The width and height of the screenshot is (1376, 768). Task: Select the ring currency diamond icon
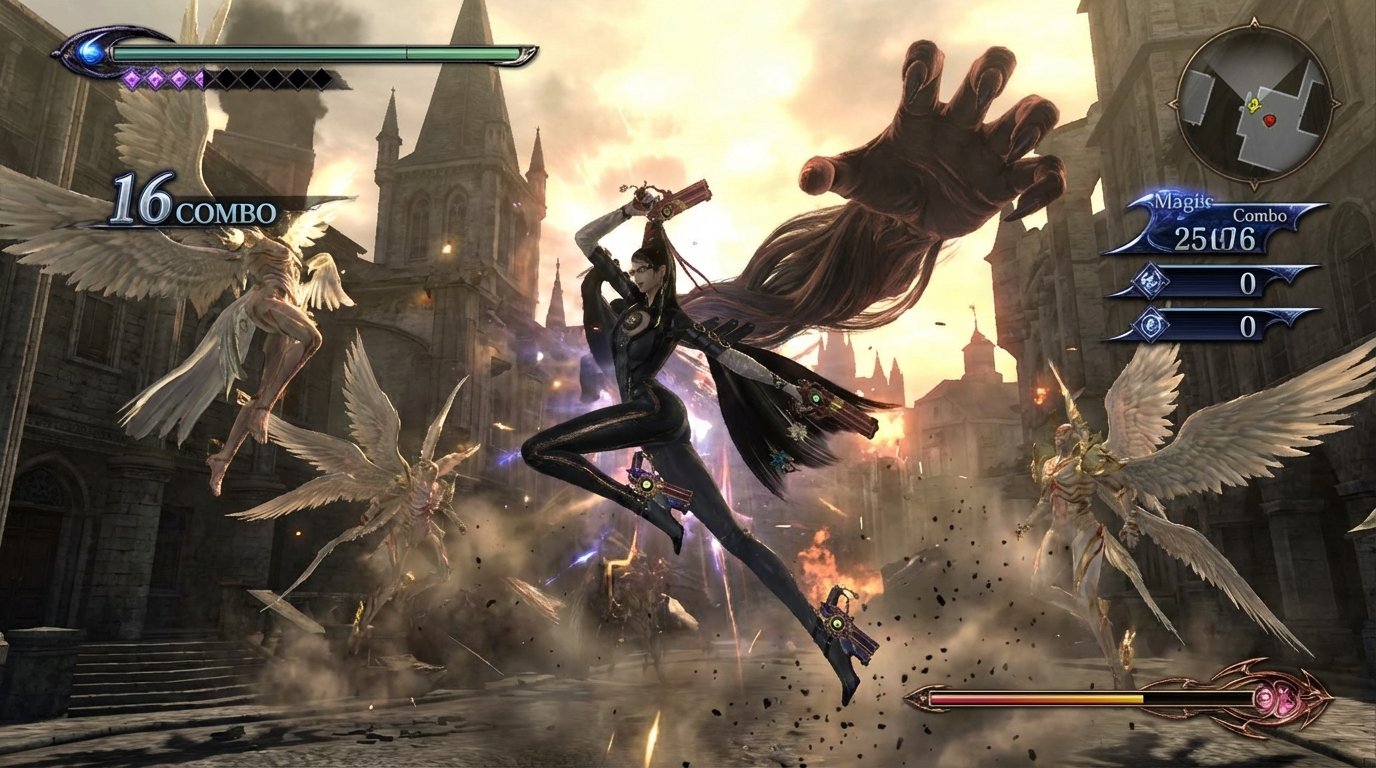1152,325
